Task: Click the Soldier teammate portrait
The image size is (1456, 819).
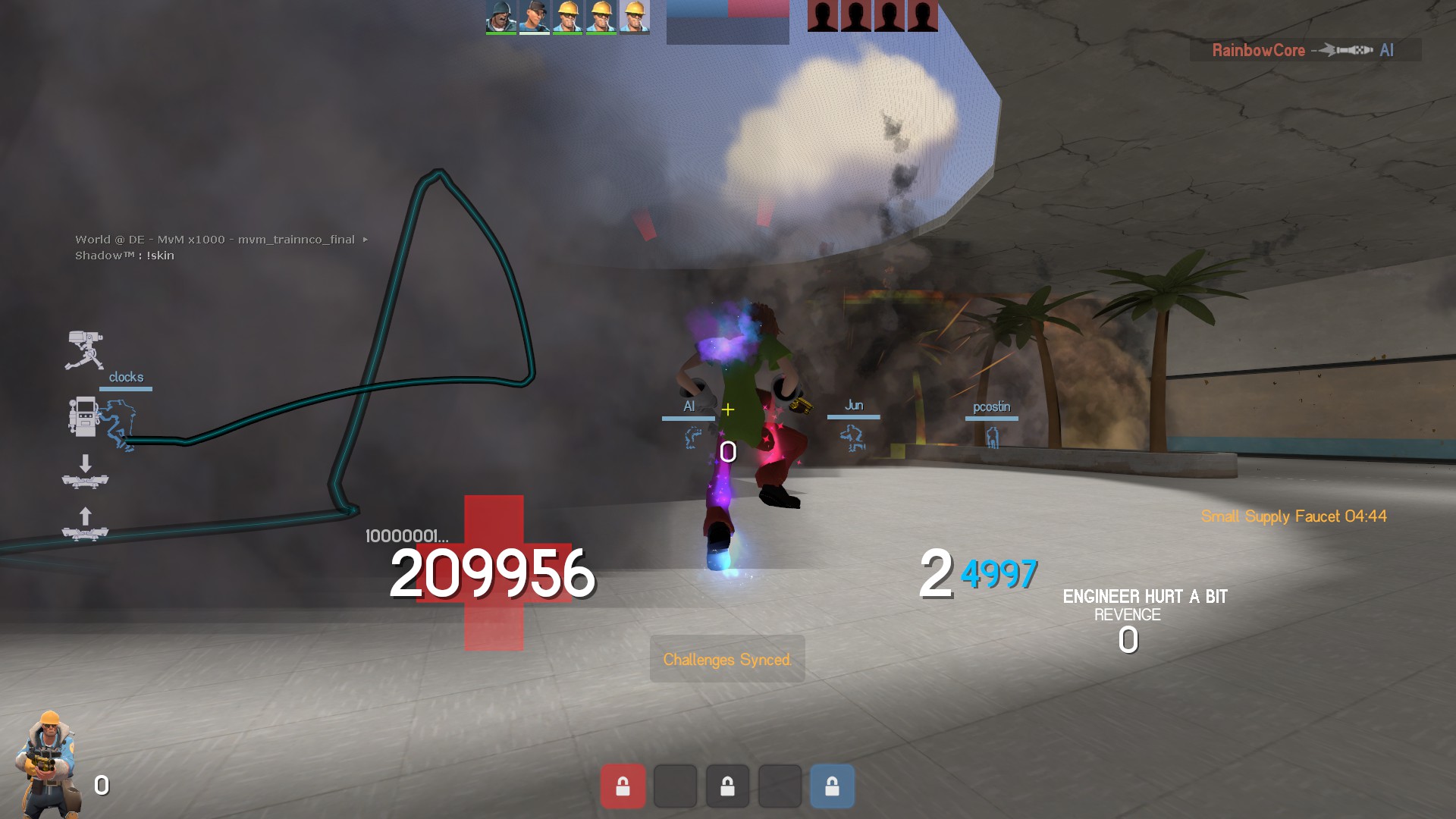Action: [500, 17]
